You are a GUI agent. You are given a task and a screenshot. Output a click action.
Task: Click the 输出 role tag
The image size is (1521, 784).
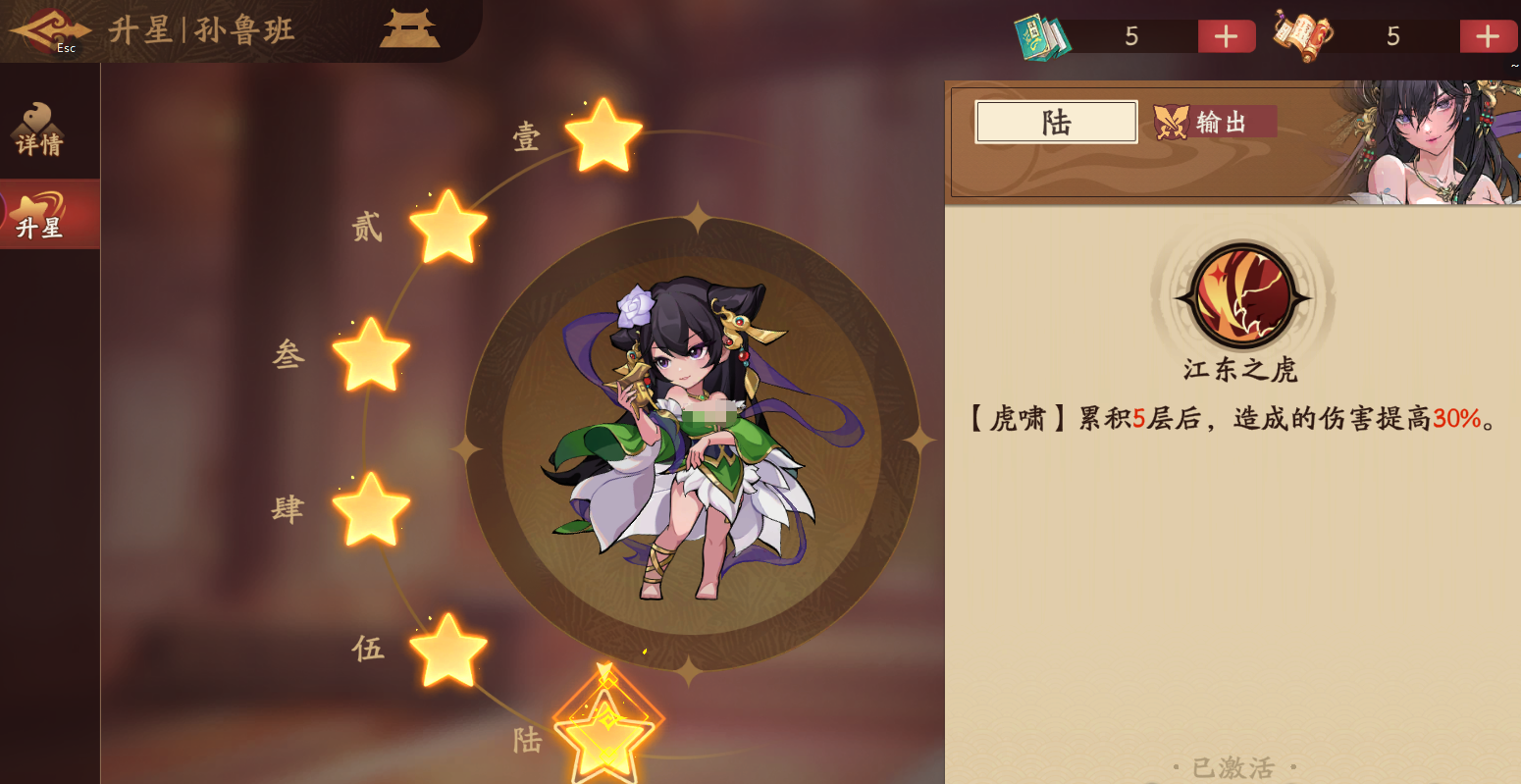pos(1215,122)
